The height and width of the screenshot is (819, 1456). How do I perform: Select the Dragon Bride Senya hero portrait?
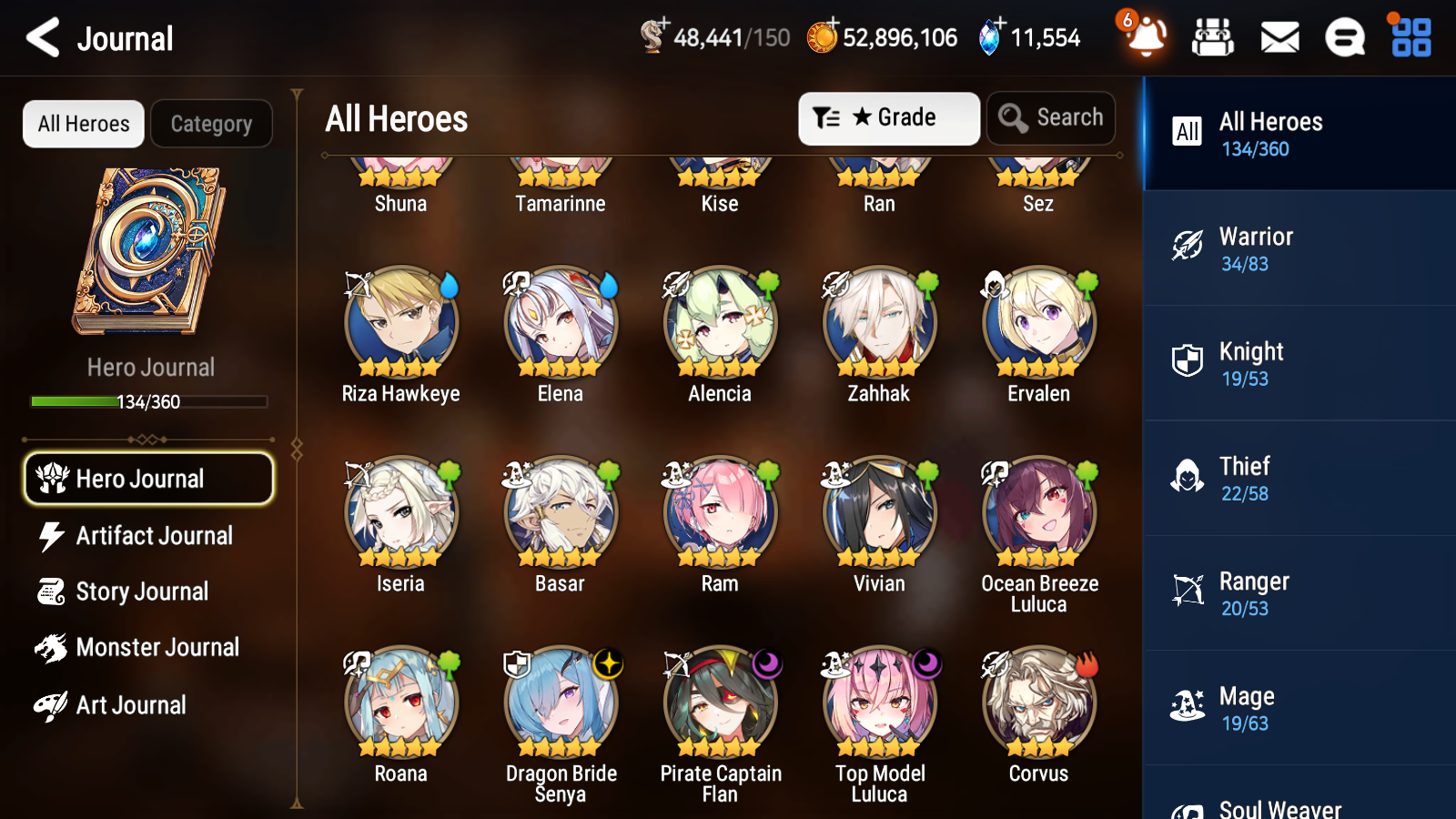pyautogui.click(x=560, y=702)
